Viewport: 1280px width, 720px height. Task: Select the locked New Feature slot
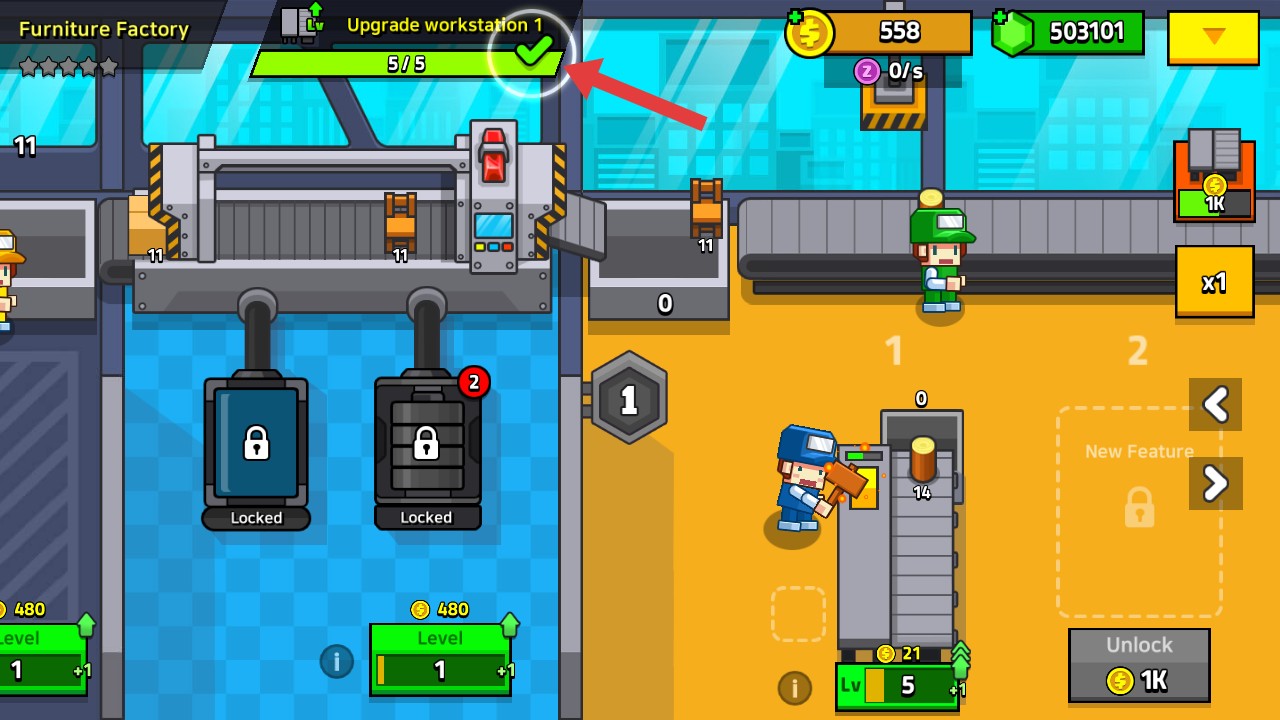[1139, 508]
